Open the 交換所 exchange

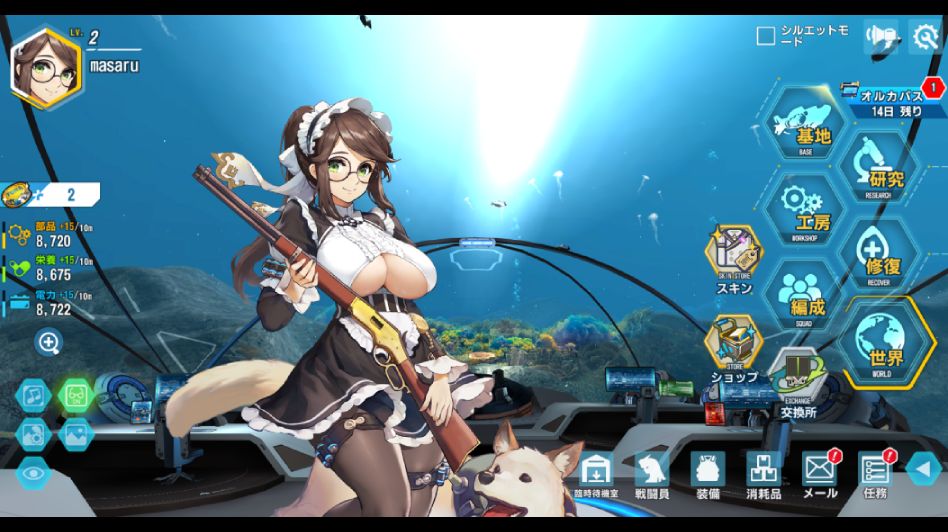pyautogui.click(x=797, y=381)
